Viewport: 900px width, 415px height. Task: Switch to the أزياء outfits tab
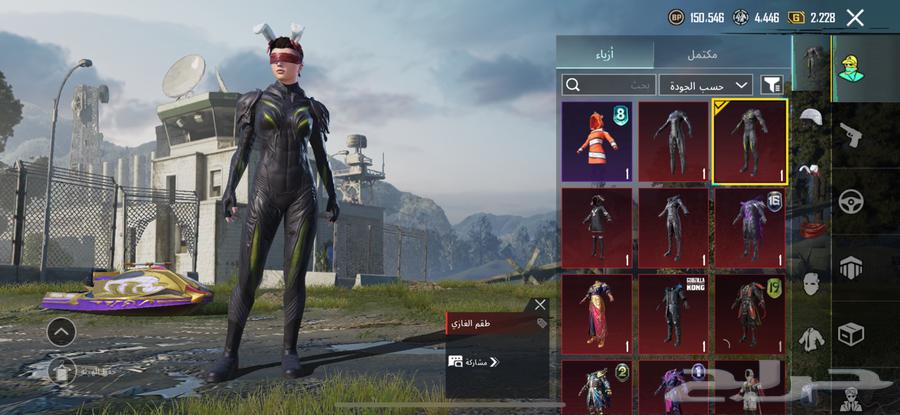point(605,54)
